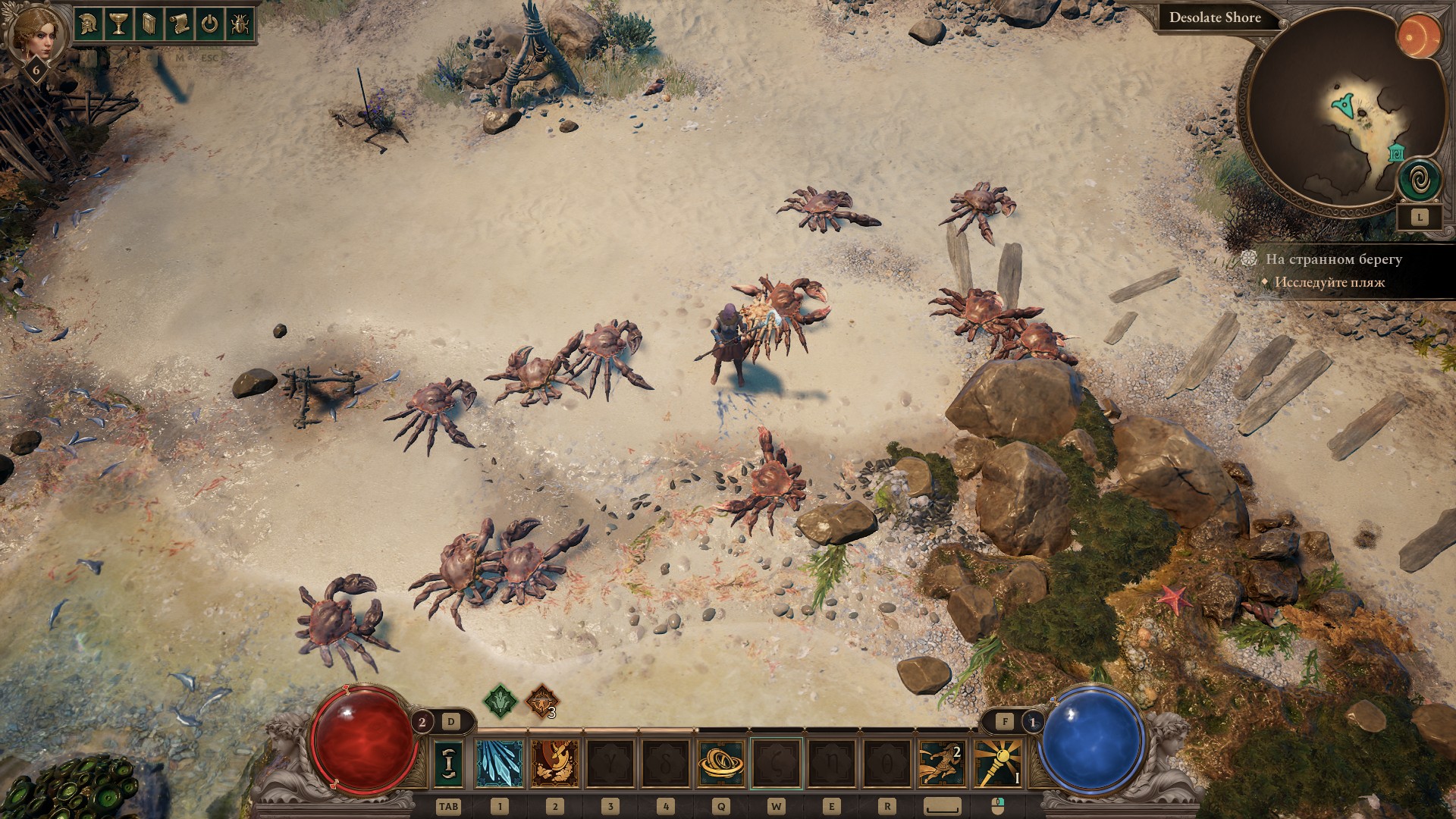Activate the golden rings skill

point(721,764)
